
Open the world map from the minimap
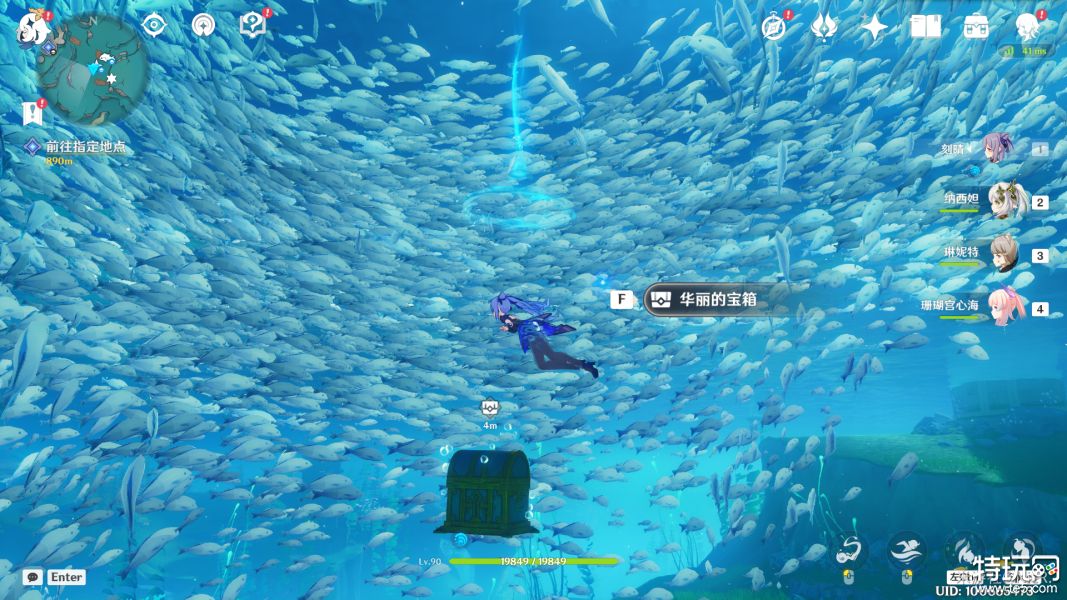click(x=93, y=70)
